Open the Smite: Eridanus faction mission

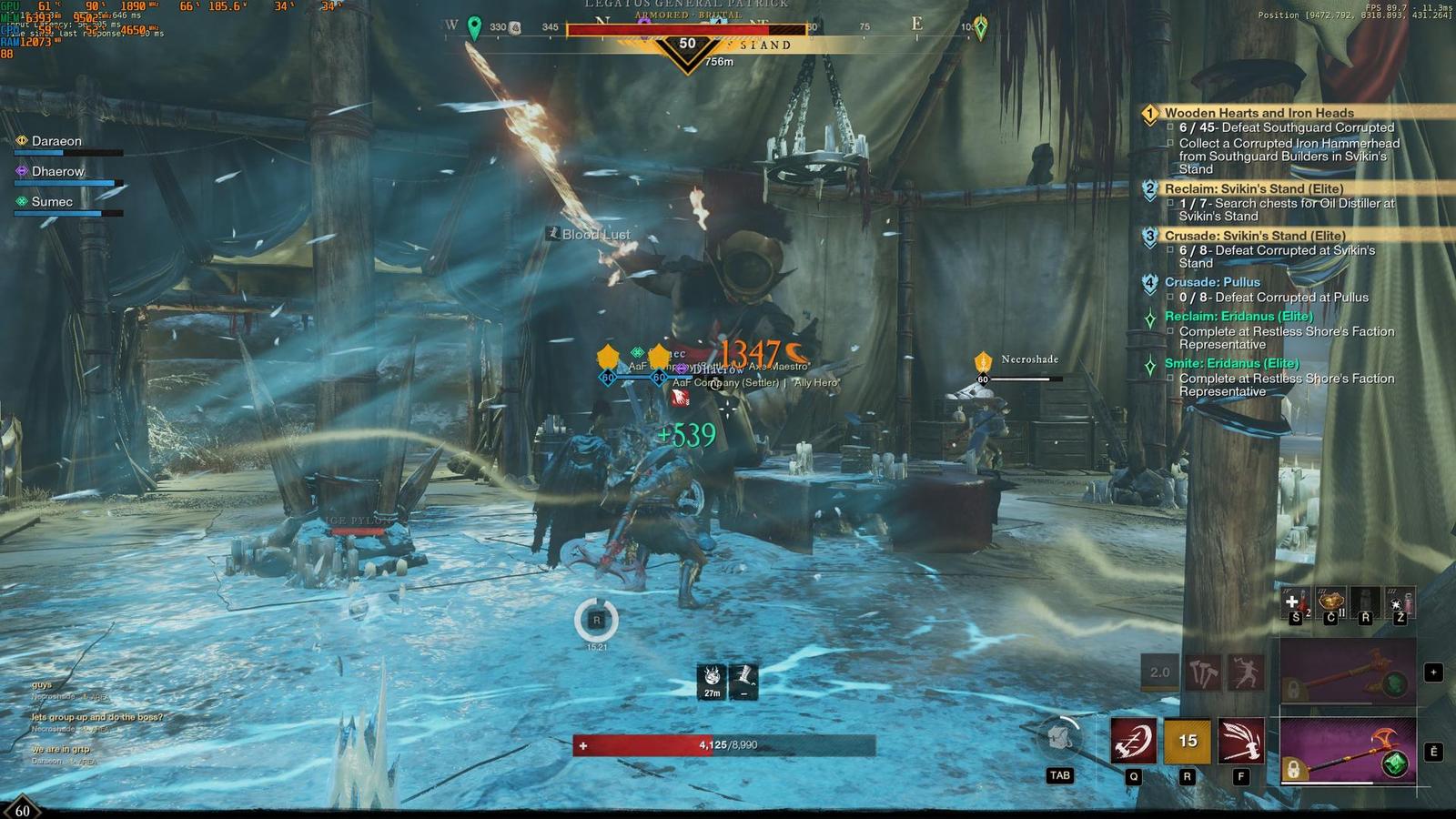[x=1231, y=363]
